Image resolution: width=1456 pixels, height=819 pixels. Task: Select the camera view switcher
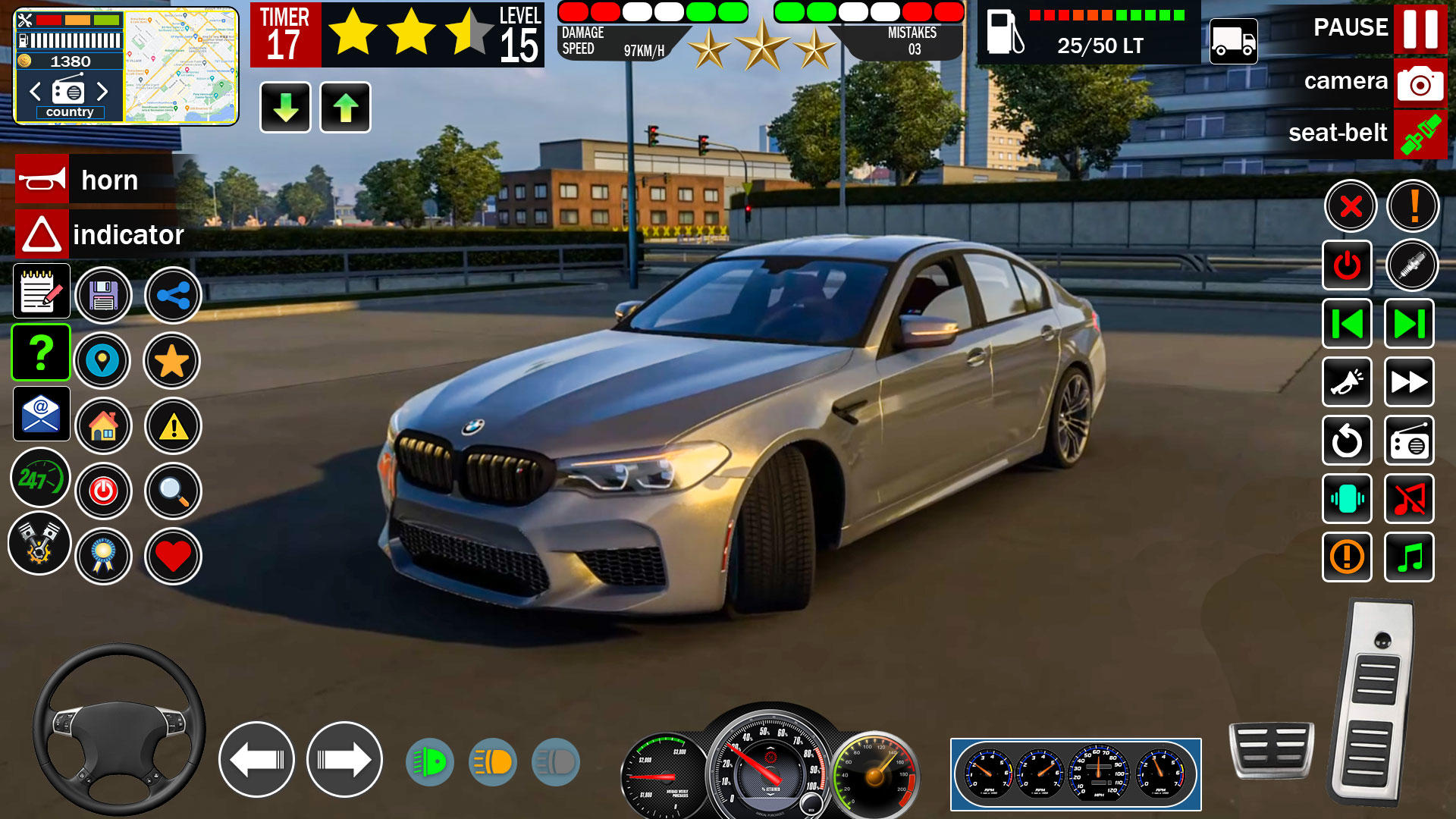(x=1419, y=83)
